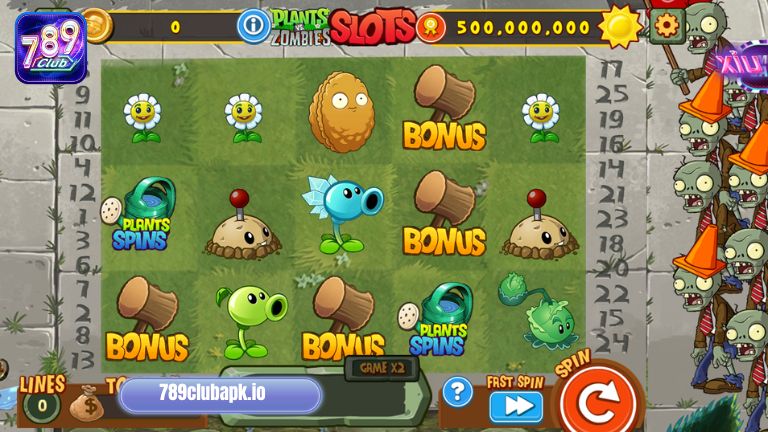Open the 789clubapk.io link banner
Viewport: 768px width, 432px height.
coord(221,395)
